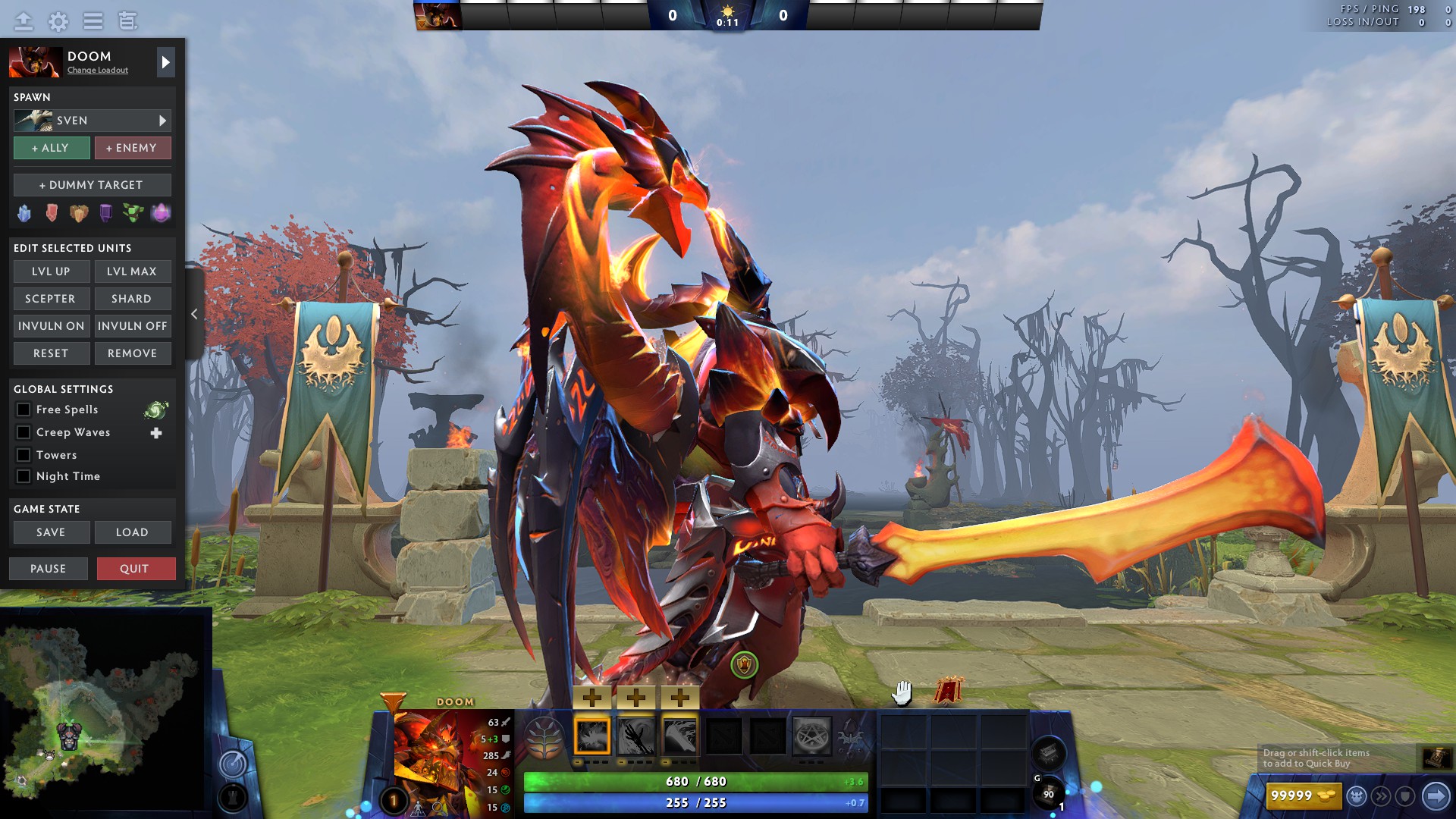This screenshot has height=819, width=1456.
Task: Collapse the side panel with the chevron
Action: click(195, 314)
